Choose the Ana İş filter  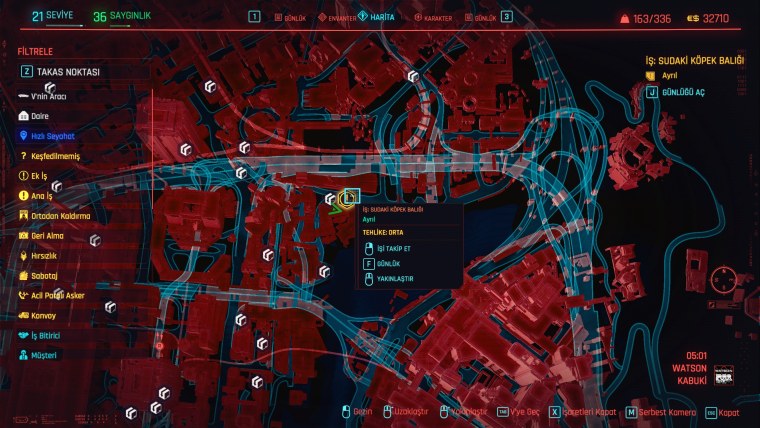tap(42, 196)
